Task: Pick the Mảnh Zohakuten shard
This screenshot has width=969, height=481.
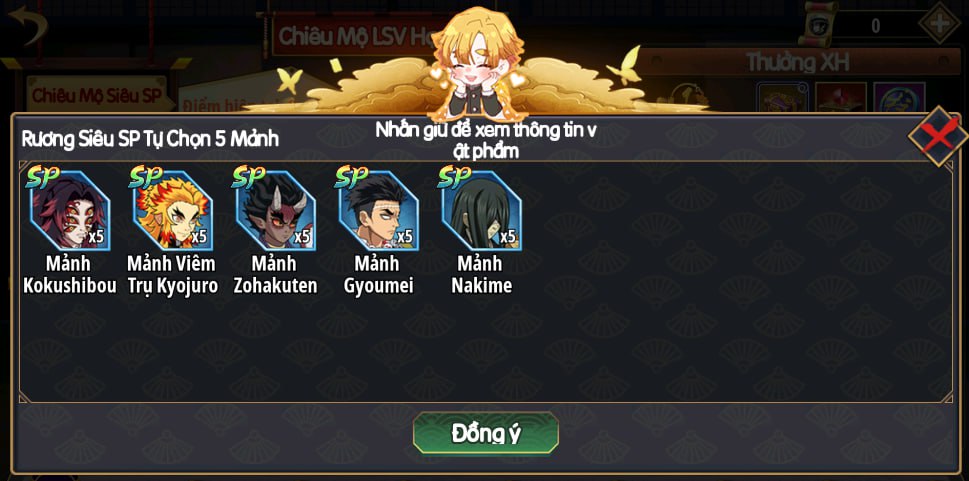Action: (275, 211)
